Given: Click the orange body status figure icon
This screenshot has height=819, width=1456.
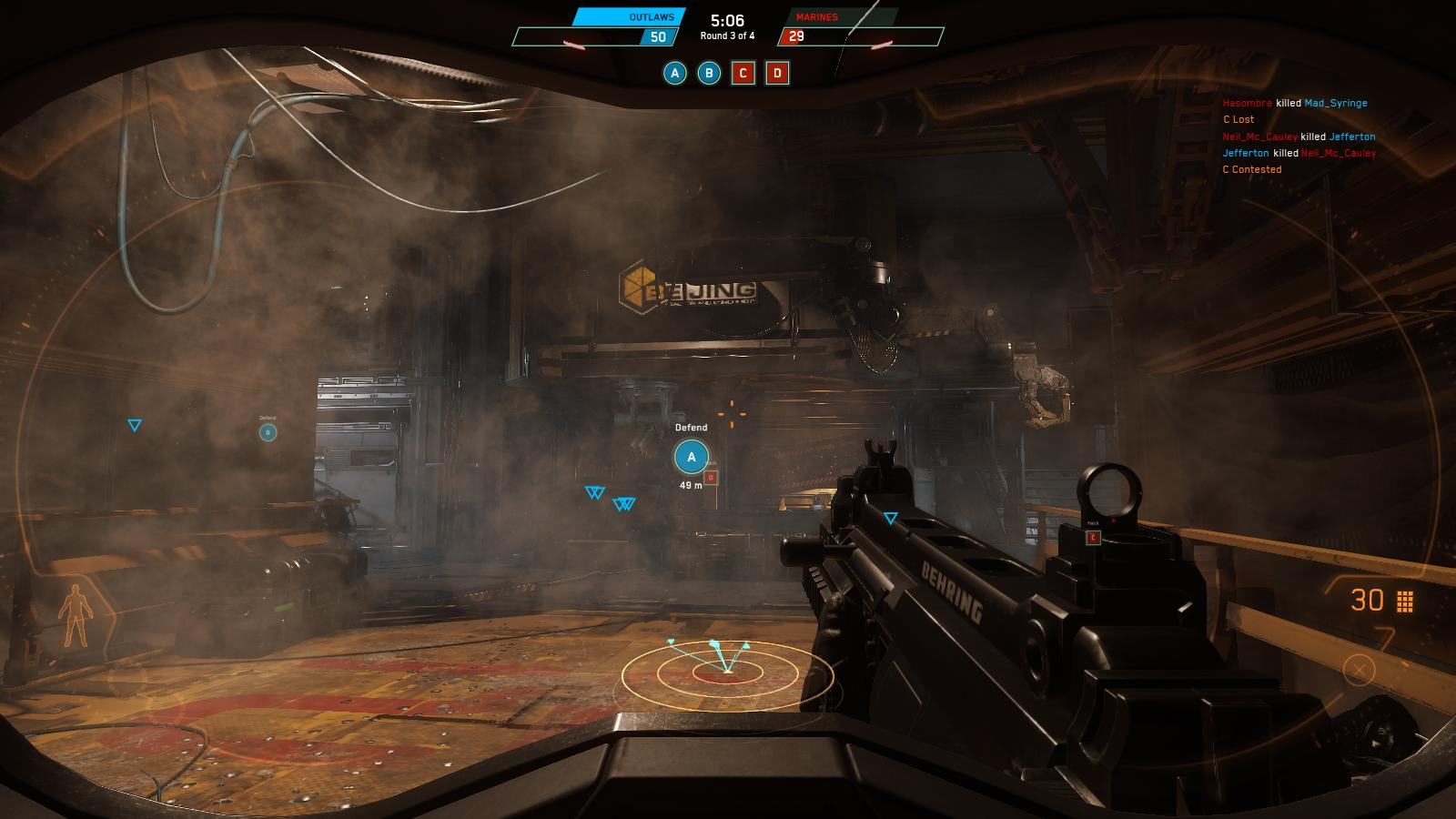Looking at the screenshot, I should click(x=72, y=616).
